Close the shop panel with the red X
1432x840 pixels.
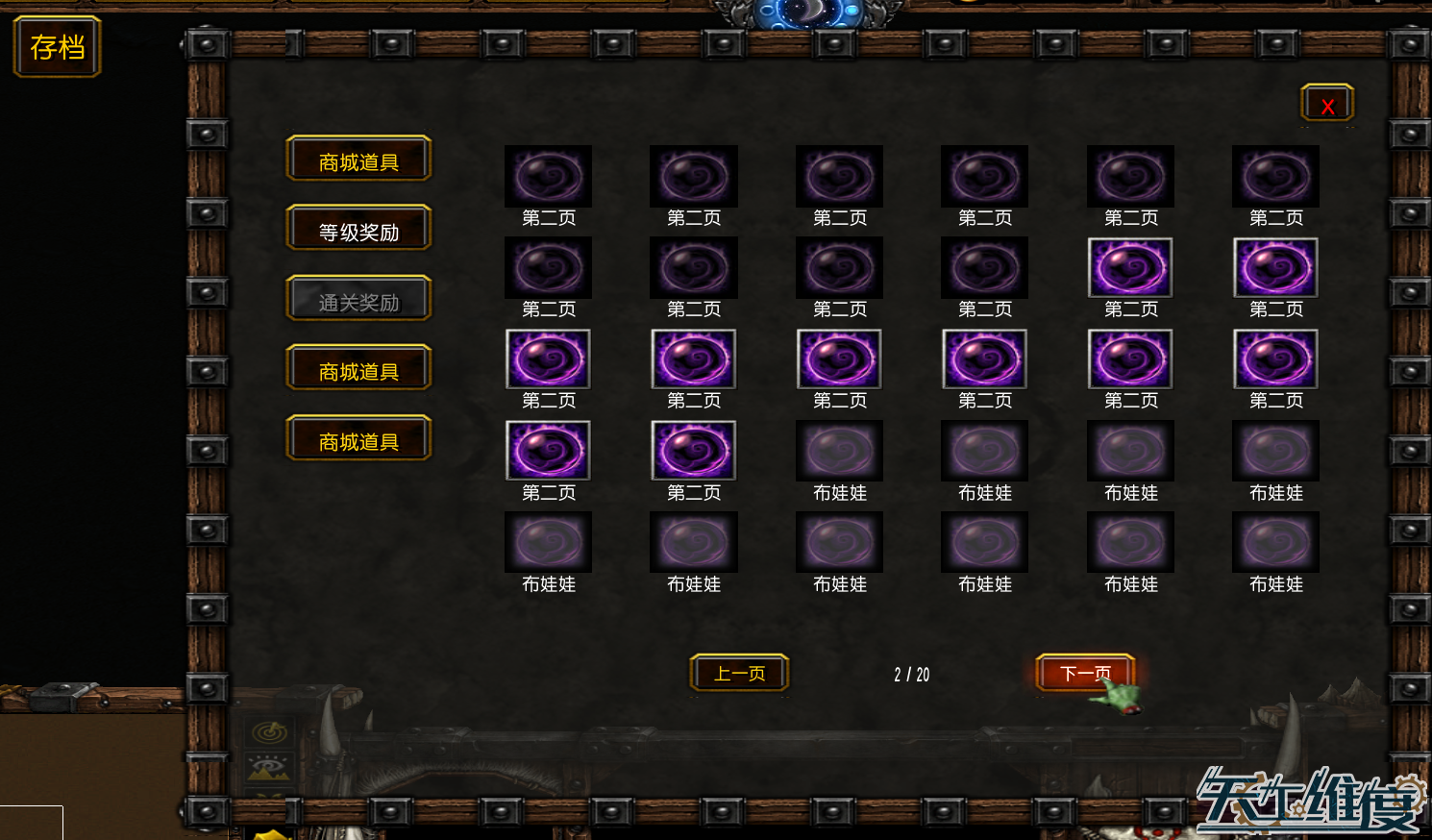pos(1327,105)
